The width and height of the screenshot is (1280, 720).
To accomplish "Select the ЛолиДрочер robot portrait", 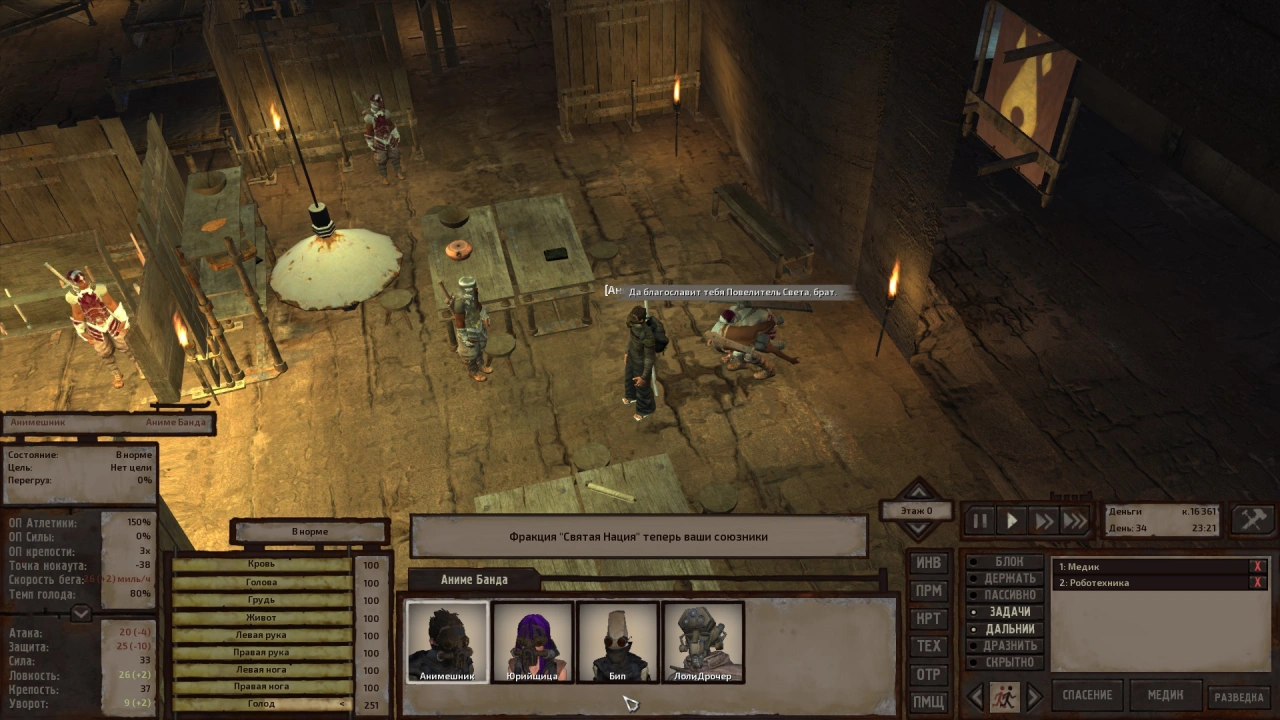I will coord(703,642).
